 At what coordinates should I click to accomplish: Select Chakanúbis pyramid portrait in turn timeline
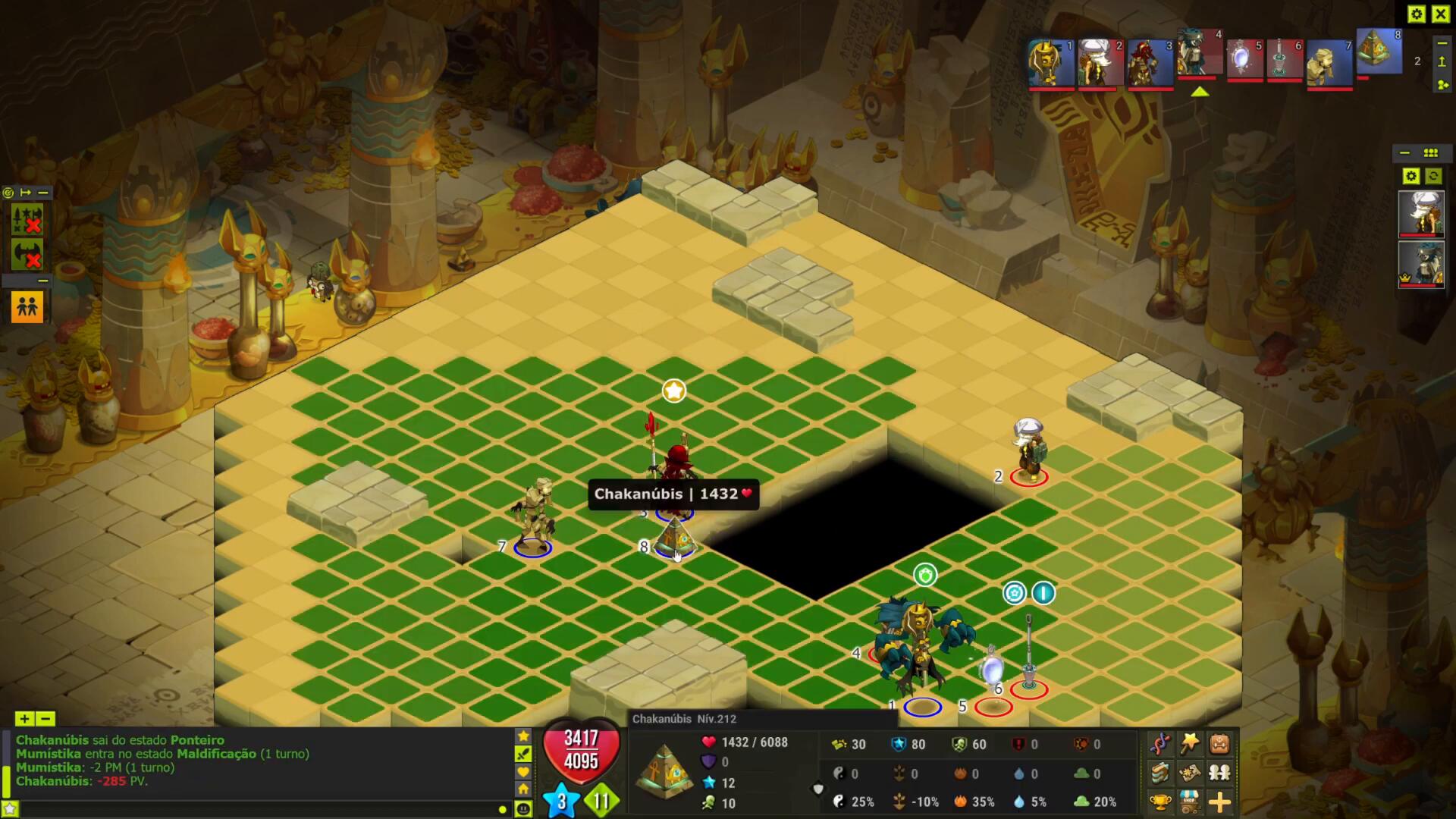[1379, 52]
